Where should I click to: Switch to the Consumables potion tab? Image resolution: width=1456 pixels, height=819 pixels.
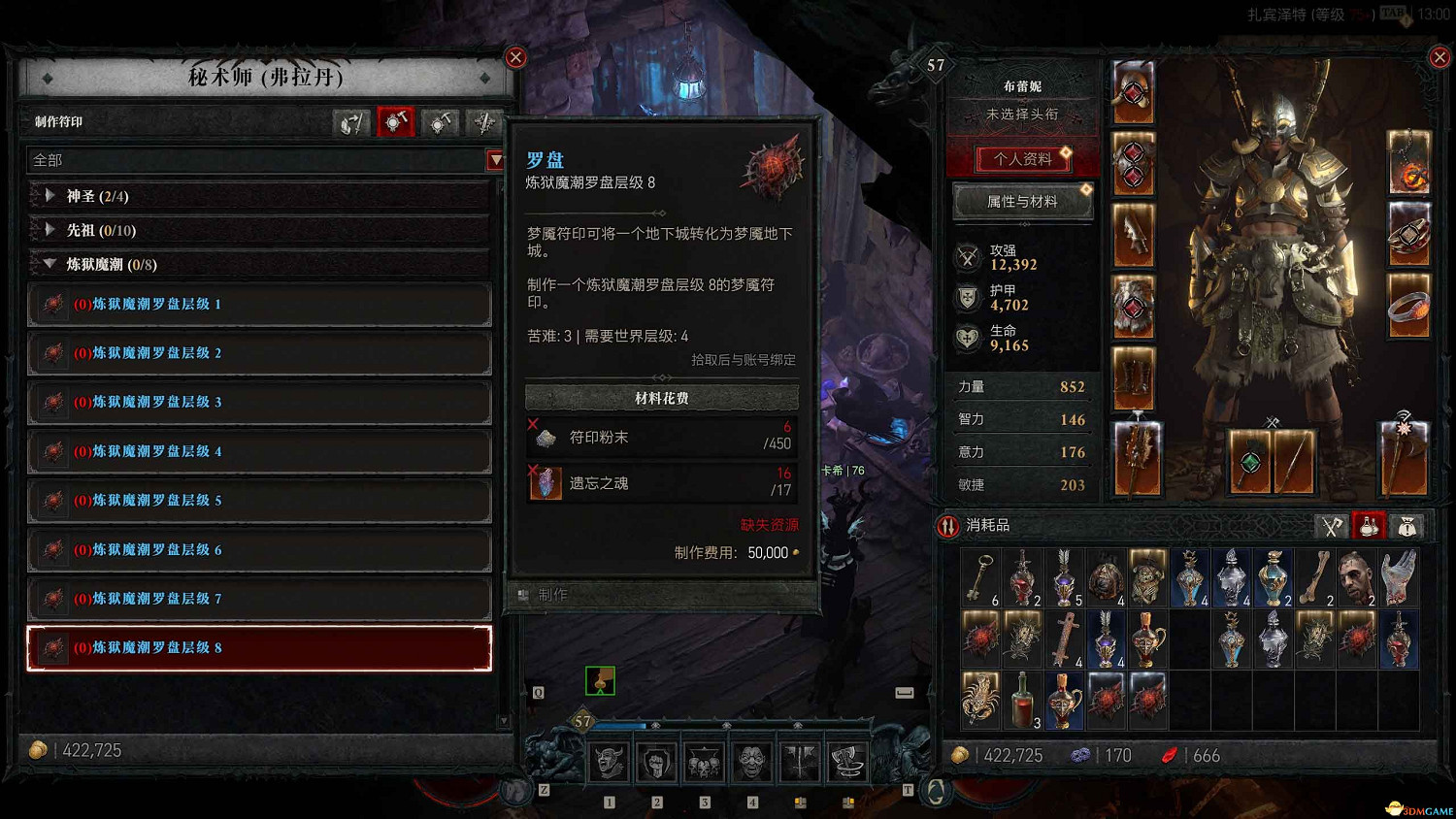click(x=1369, y=525)
